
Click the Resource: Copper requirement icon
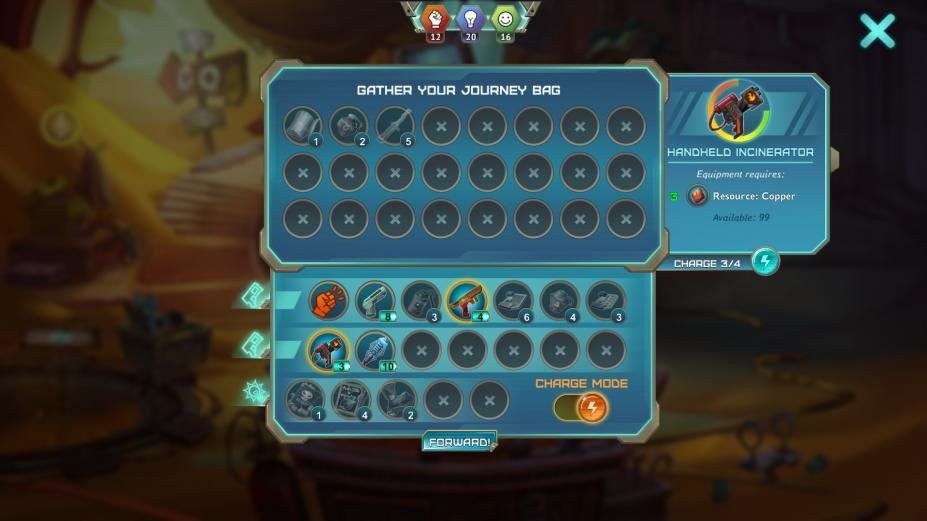point(698,196)
